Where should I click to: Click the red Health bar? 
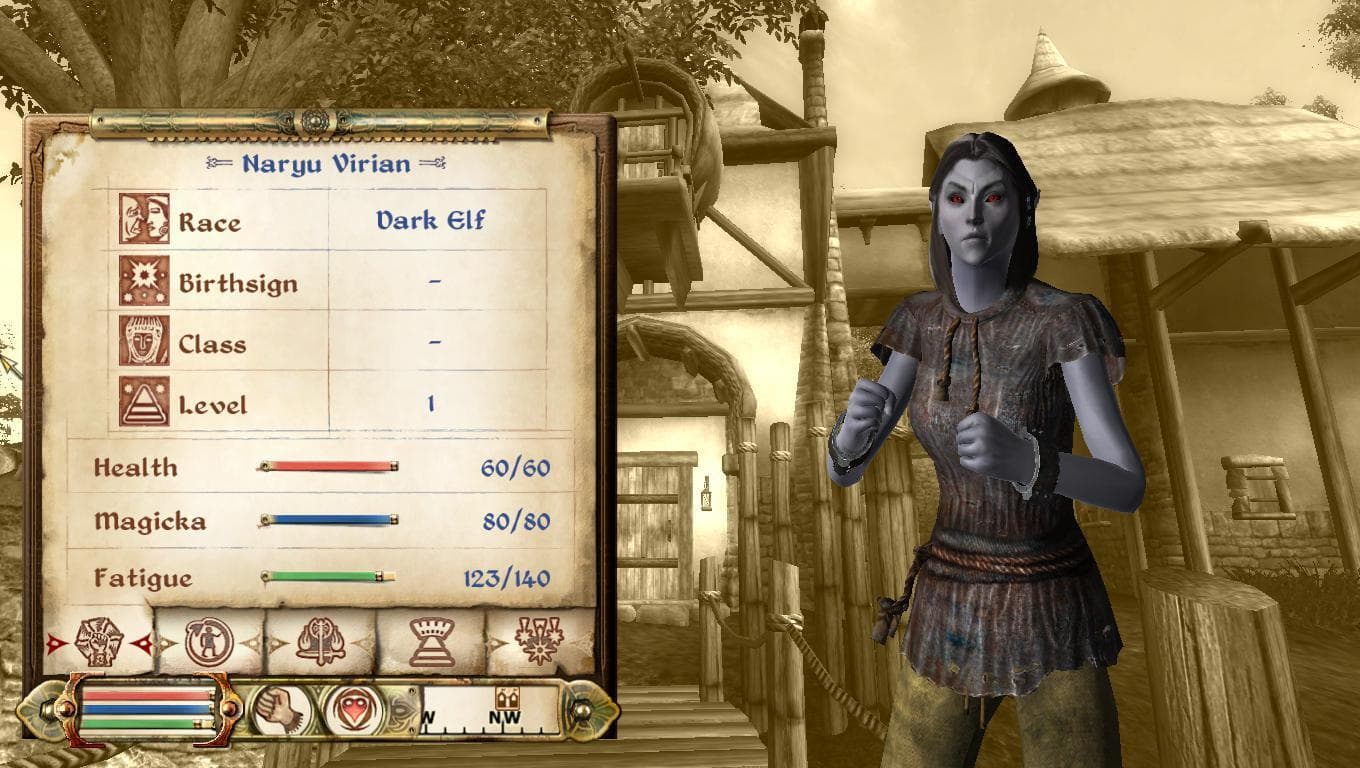click(x=330, y=464)
